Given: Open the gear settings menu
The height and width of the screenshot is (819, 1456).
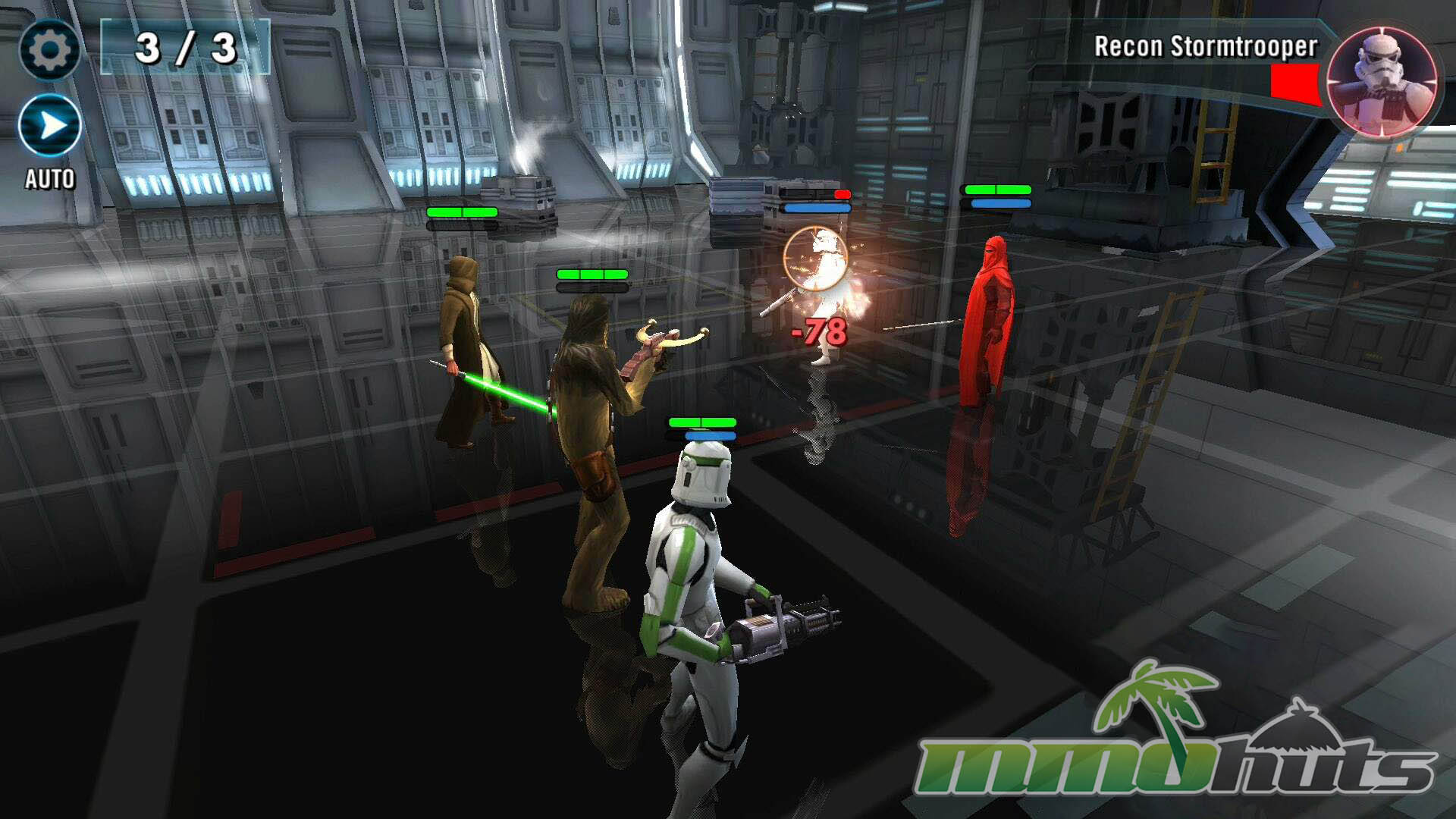Looking at the screenshot, I should point(49,50).
